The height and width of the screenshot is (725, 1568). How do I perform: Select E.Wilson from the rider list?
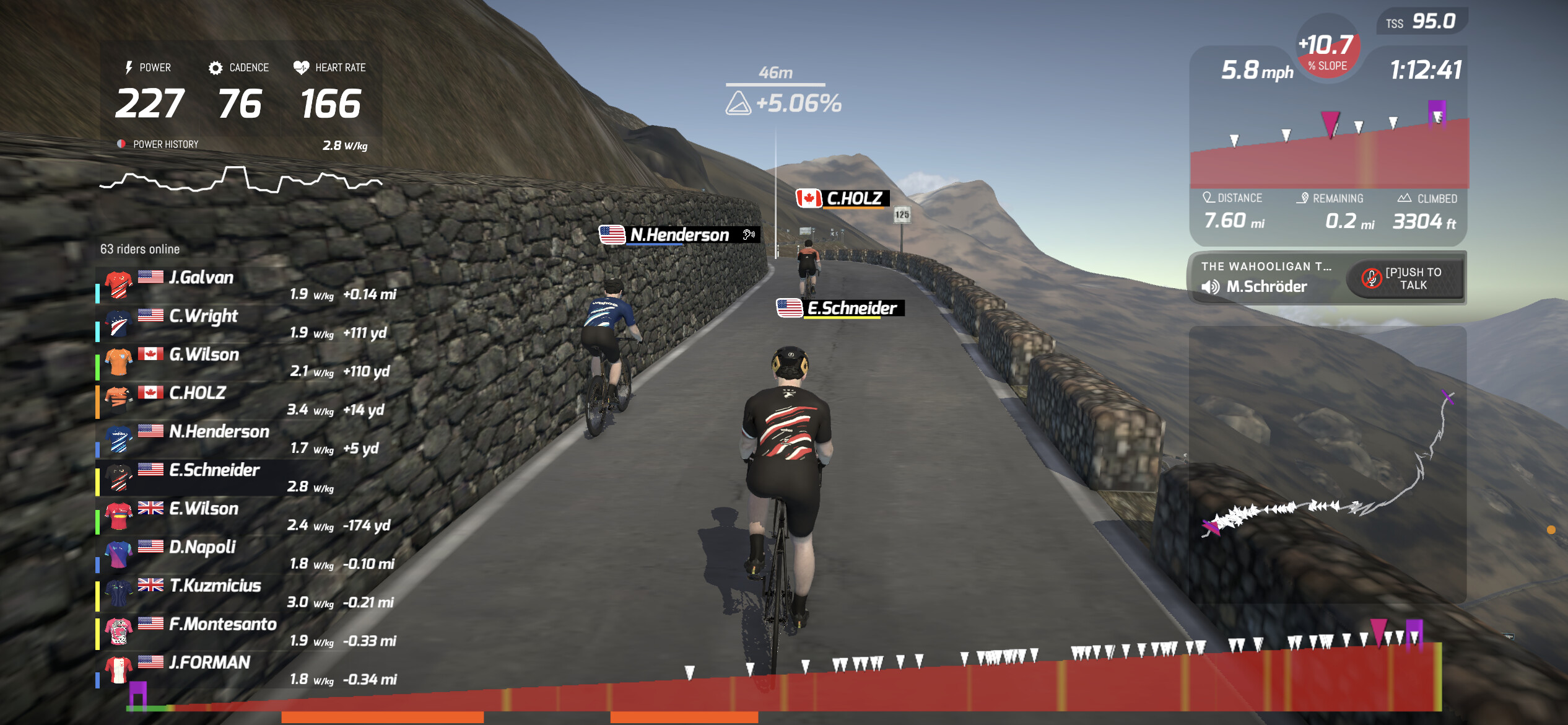coord(248,516)
